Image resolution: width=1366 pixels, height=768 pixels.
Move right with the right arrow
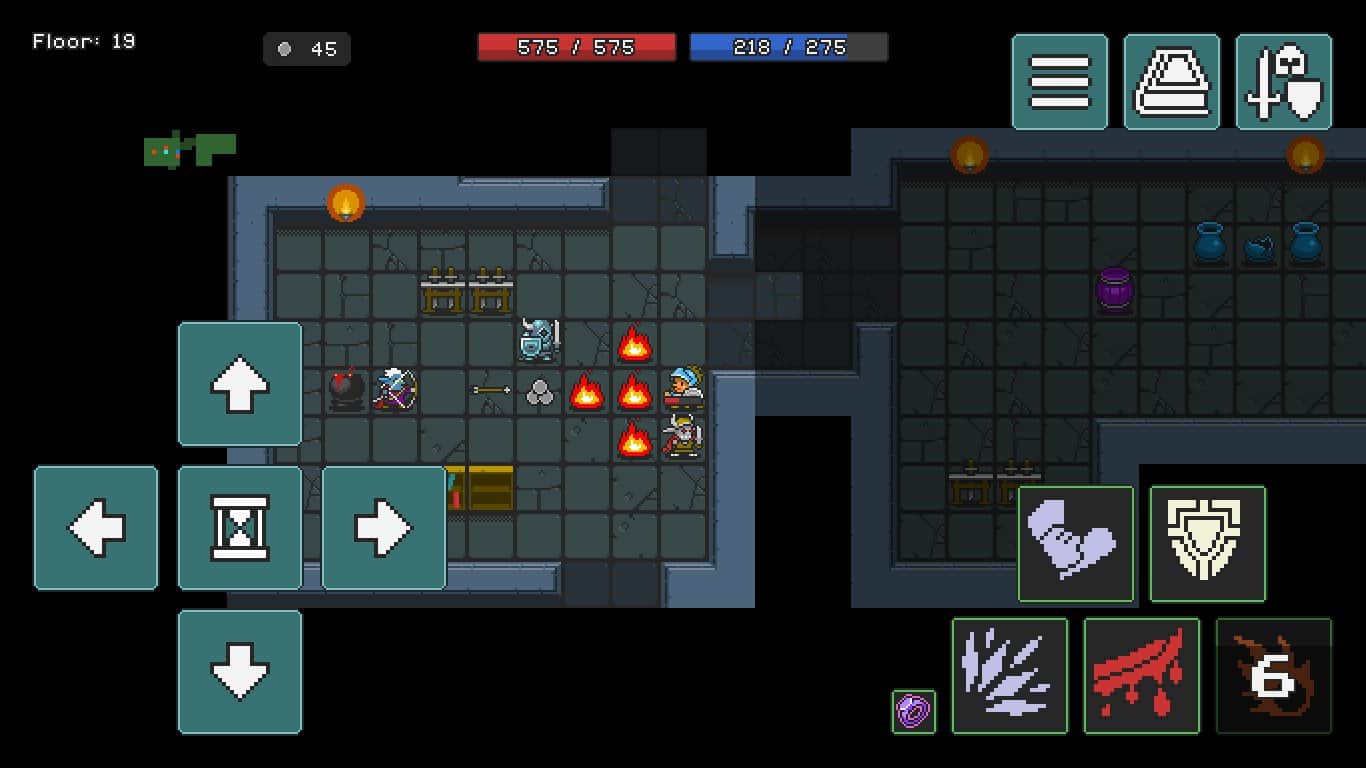[384, 528]
